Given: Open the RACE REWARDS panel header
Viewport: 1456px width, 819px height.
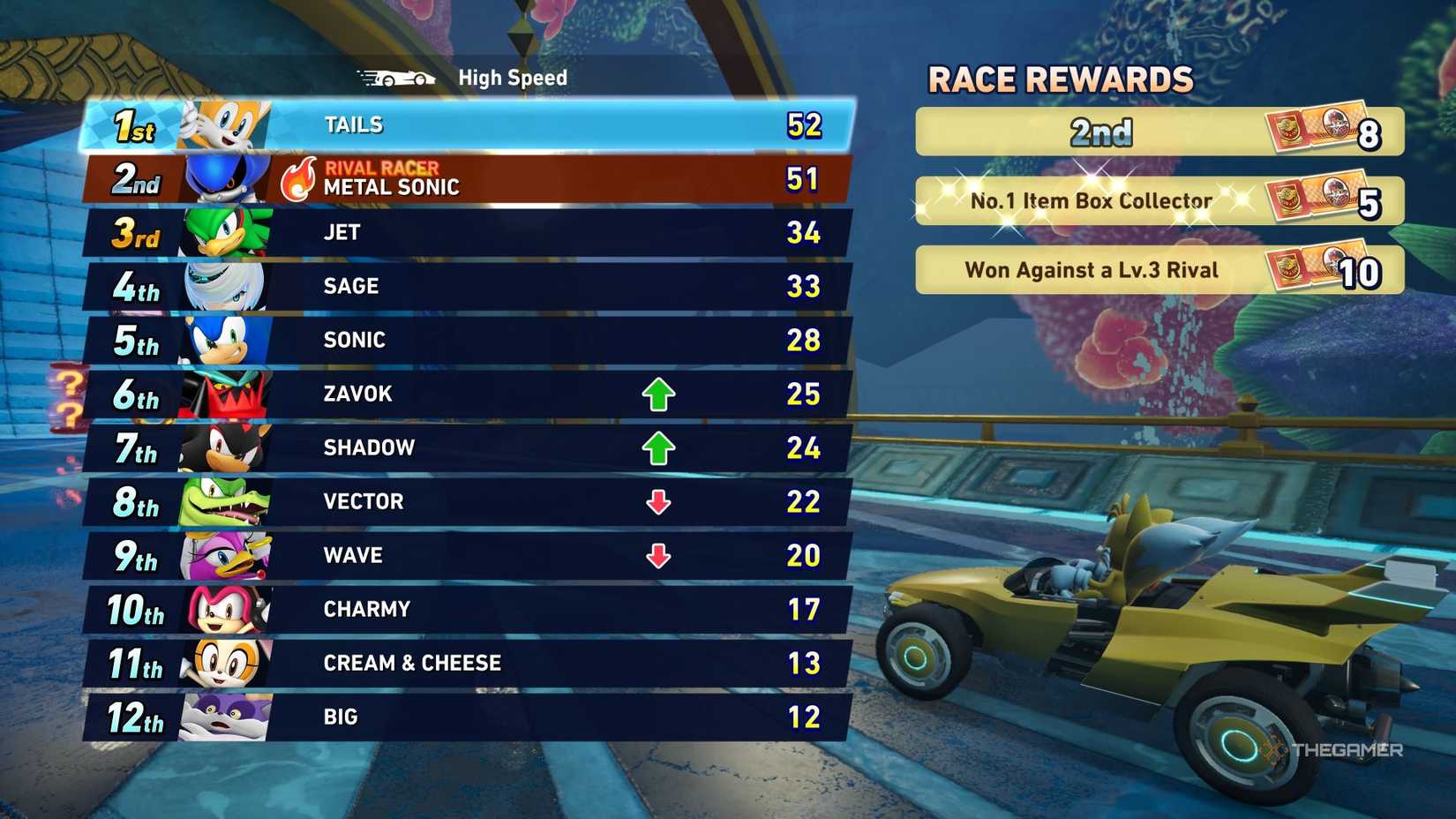Looking at the screenshot, I should [x=1062, y=80].
